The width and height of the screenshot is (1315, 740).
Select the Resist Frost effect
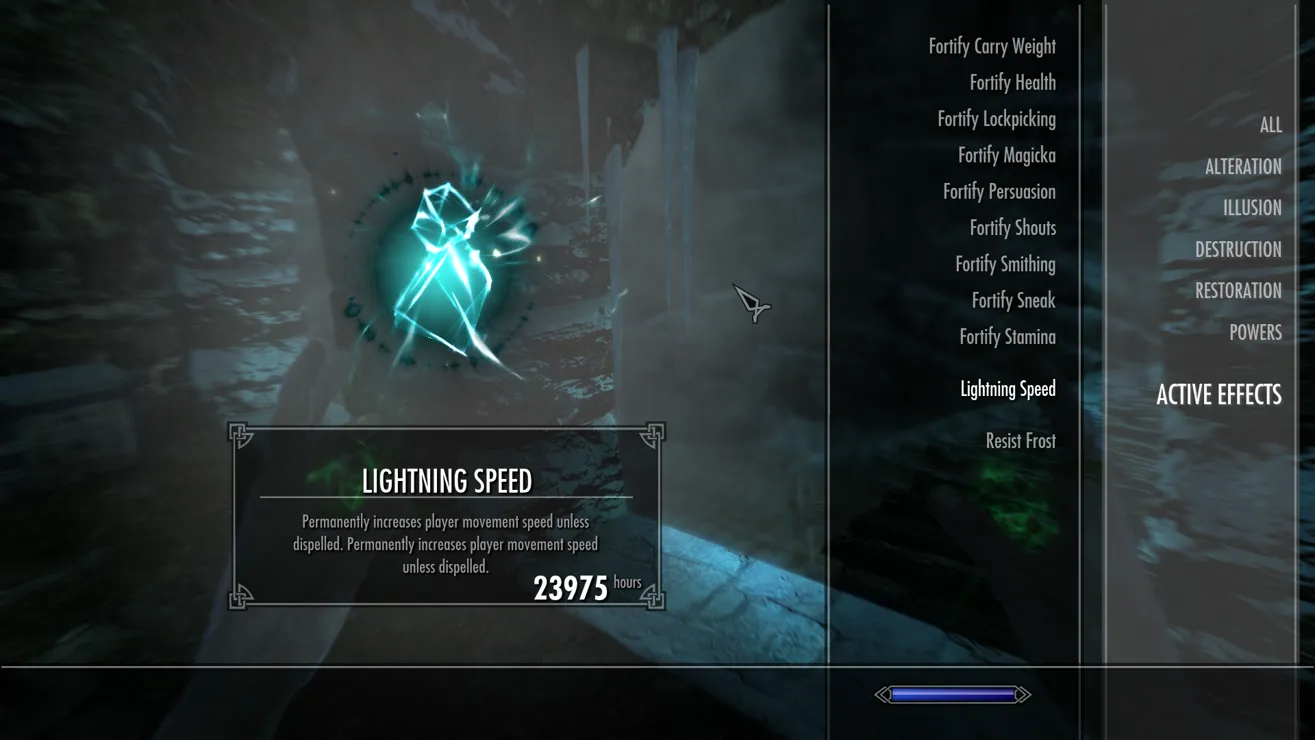point(1020,441)
